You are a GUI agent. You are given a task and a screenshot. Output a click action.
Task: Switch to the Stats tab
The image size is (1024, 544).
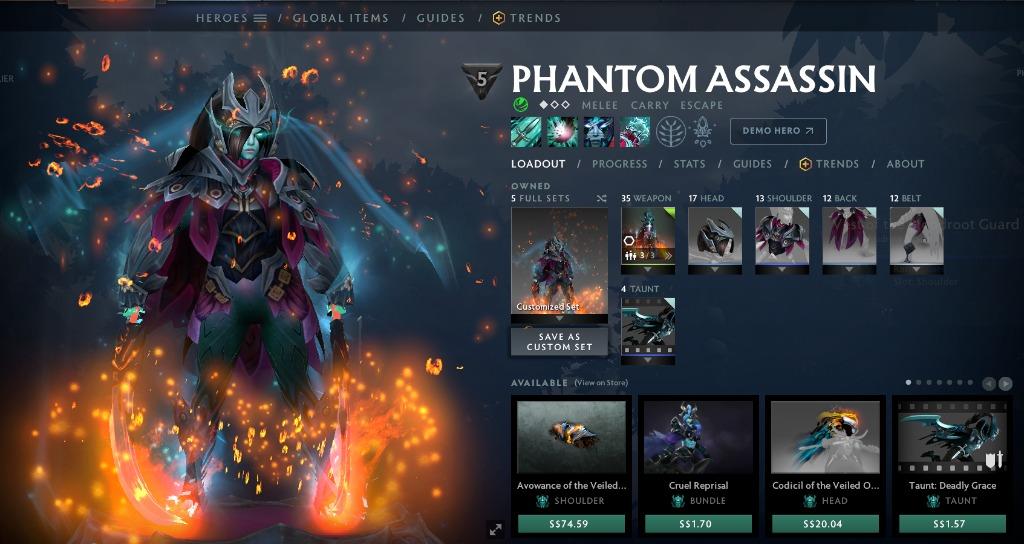click(x=689, y=164)
